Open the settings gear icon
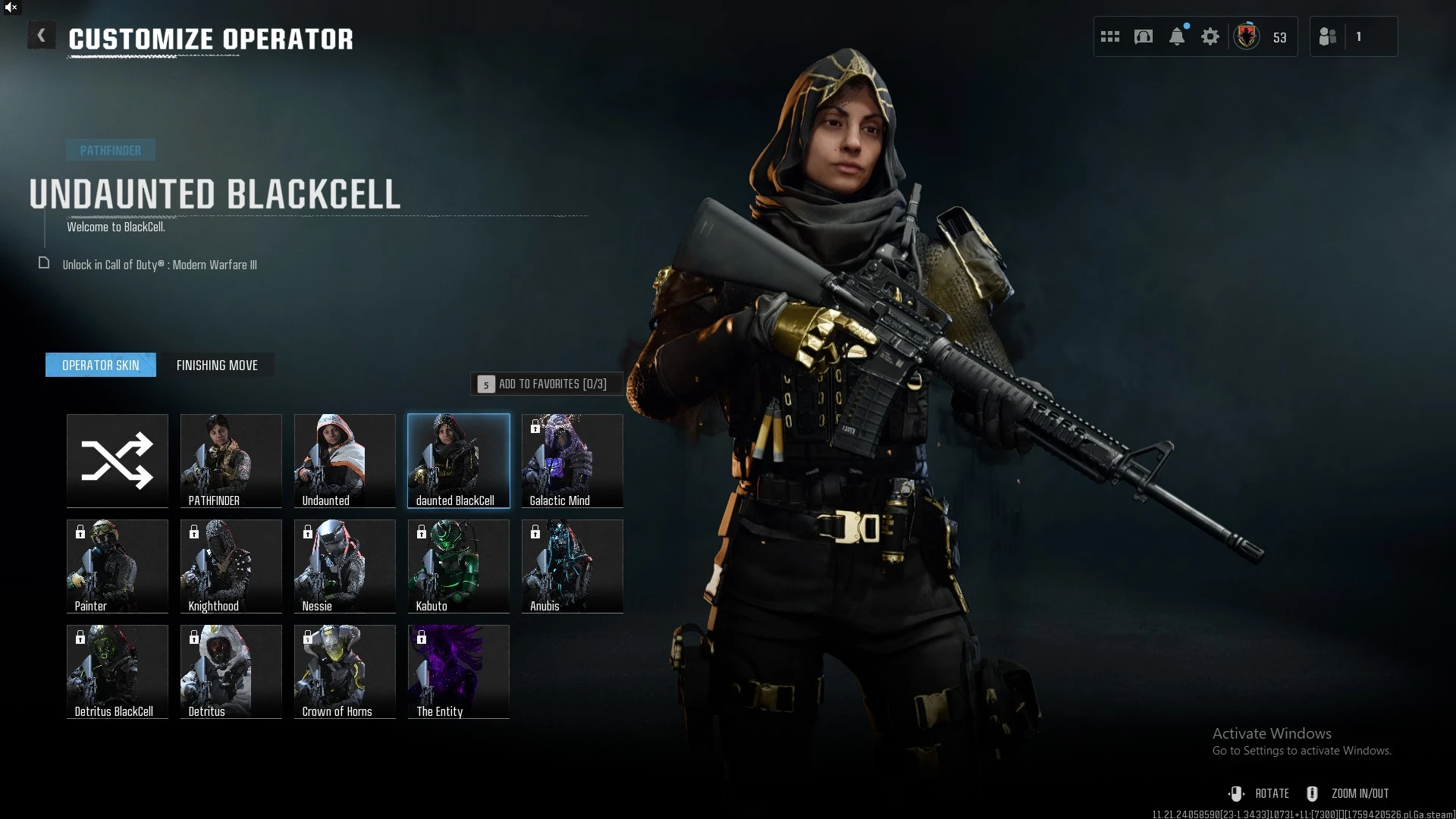Image resolution: width=1456 pixels, height=819 pixels. pos(1210,36)
